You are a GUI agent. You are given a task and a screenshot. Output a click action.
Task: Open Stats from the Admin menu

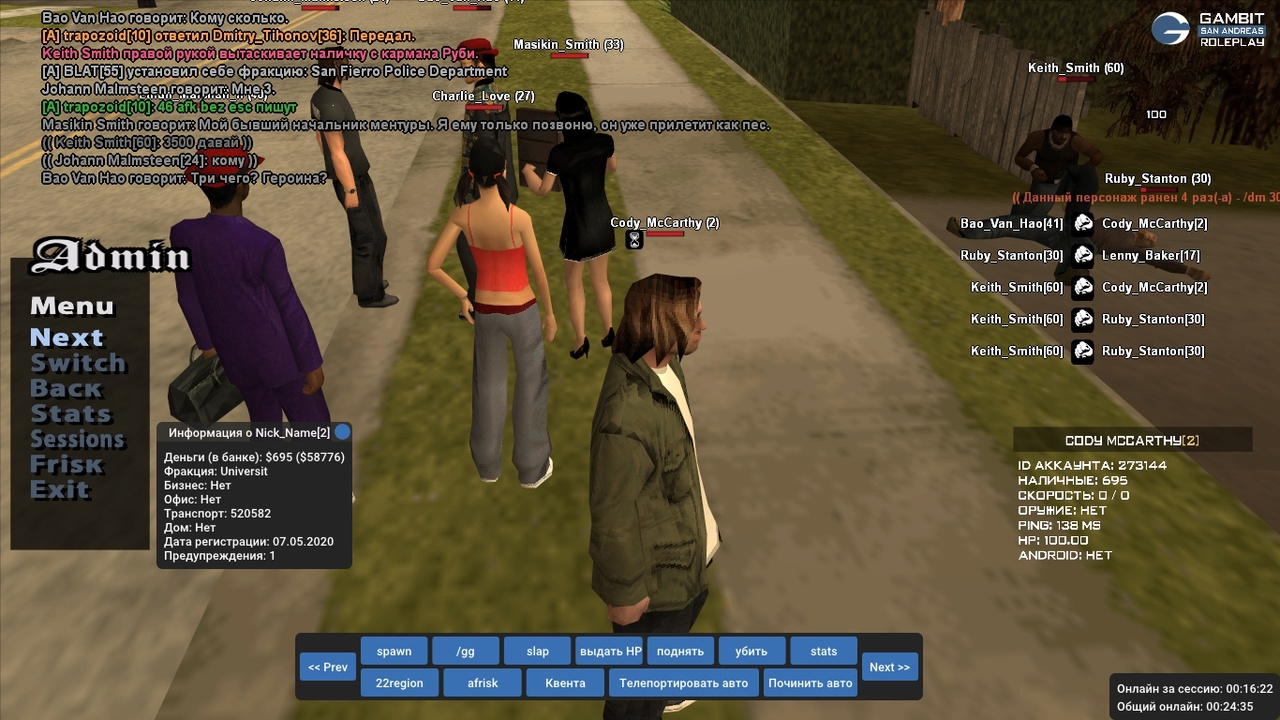(70, 413)
